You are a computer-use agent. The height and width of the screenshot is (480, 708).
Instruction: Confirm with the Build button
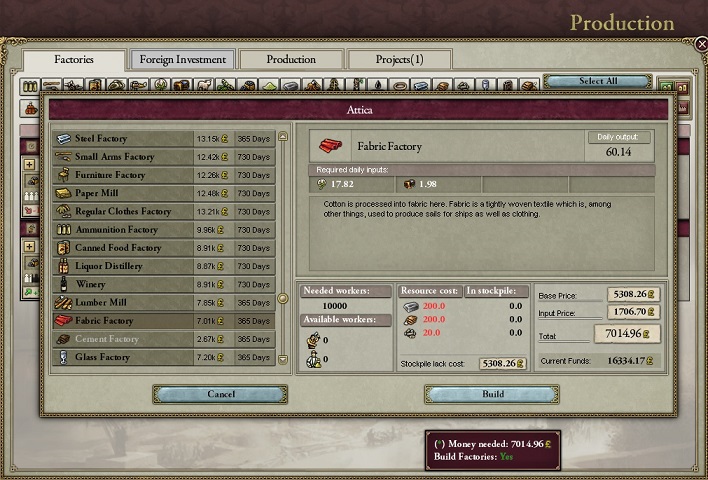coord(492,394)
